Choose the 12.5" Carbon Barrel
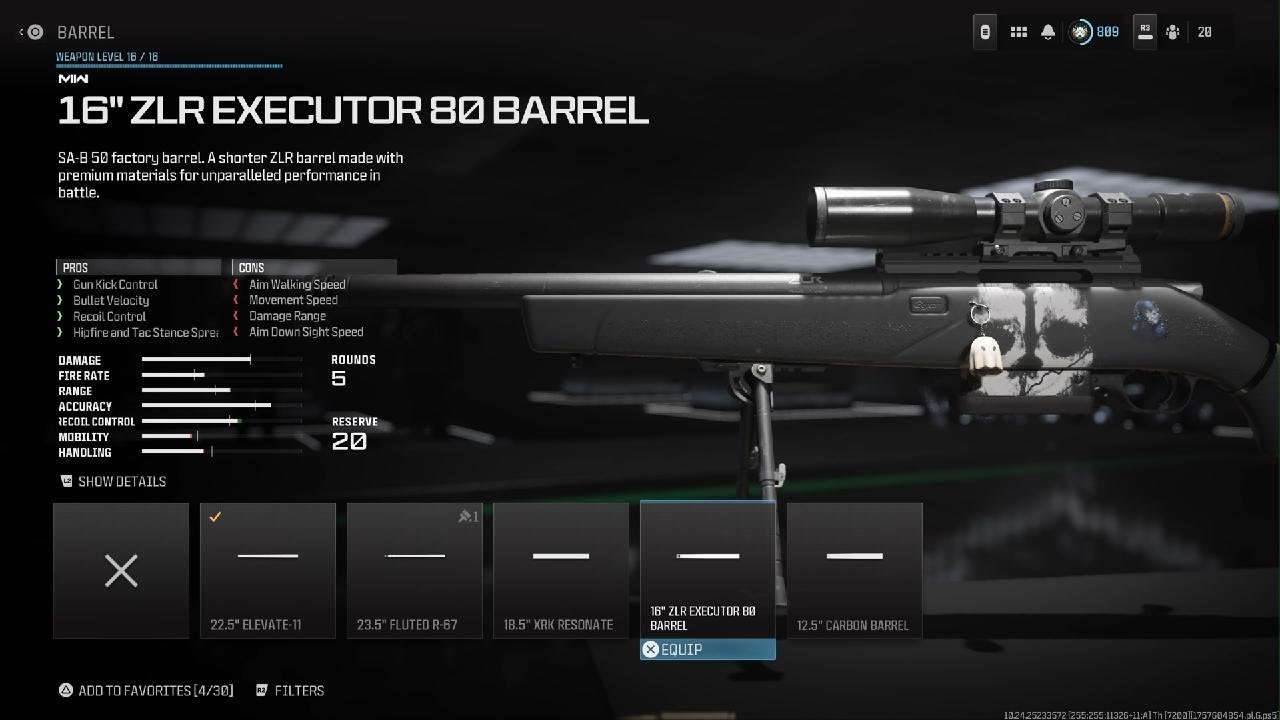Screen dimensions: 1280x720 854,570
